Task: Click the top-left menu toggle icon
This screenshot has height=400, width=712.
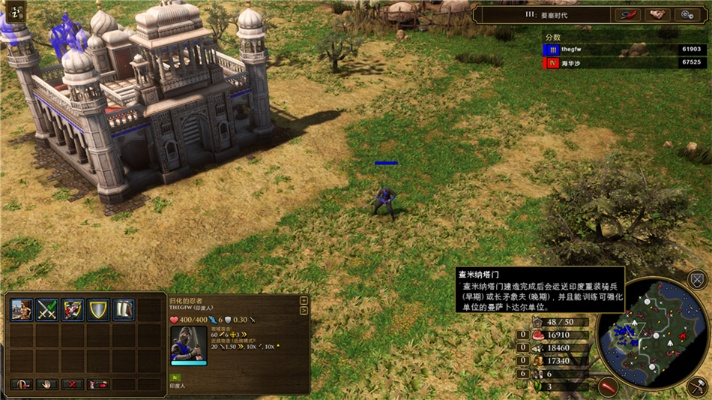Action: point(16,12)
